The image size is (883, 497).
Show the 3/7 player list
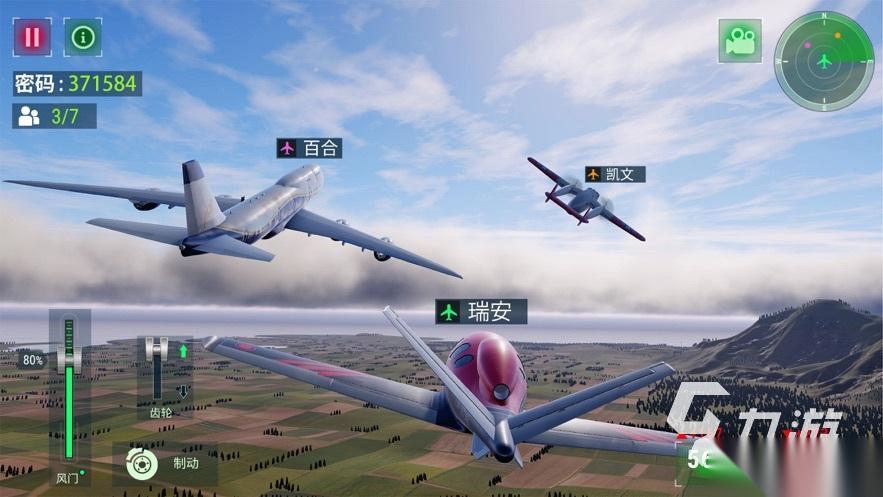coord(54,116)
